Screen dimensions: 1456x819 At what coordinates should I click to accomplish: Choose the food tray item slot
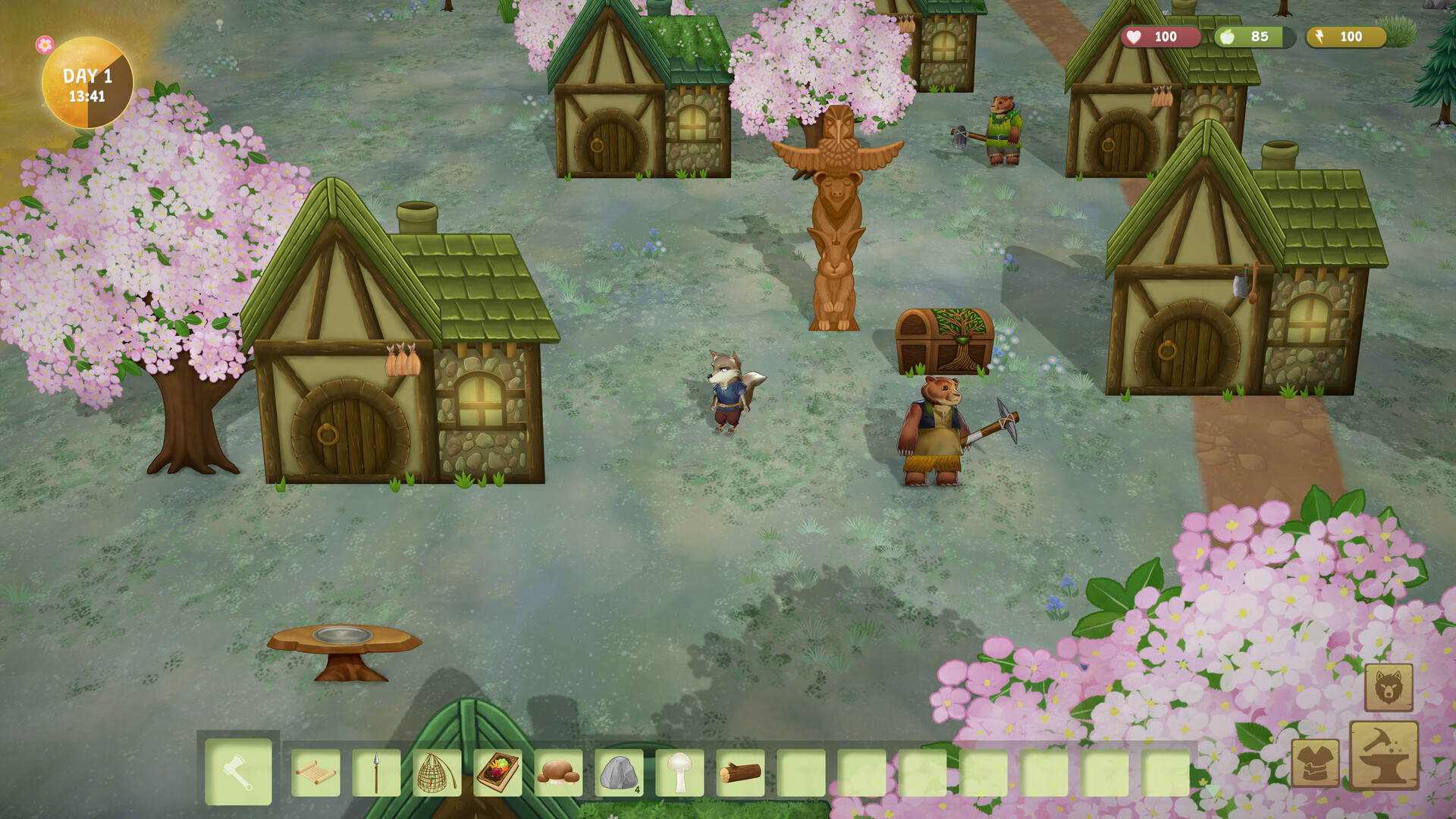[497, 773]
